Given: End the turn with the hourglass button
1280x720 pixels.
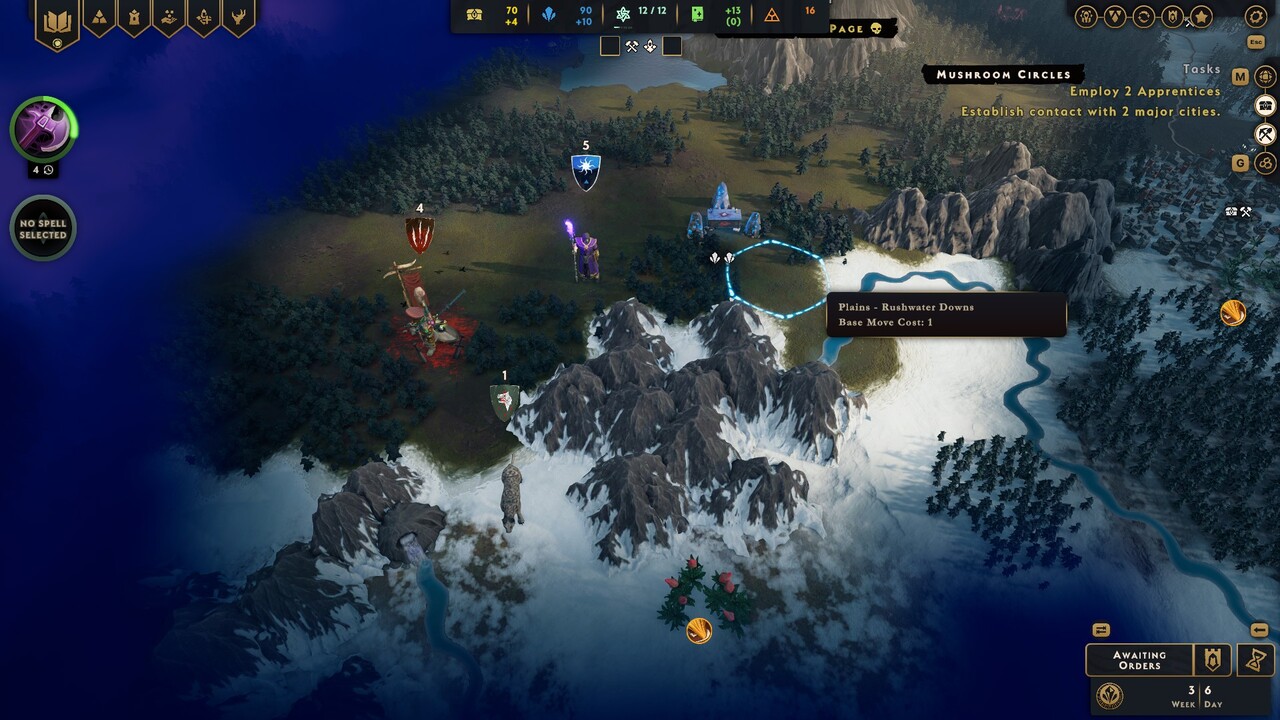Looking at the screenshot, I should click(1255, 660).
